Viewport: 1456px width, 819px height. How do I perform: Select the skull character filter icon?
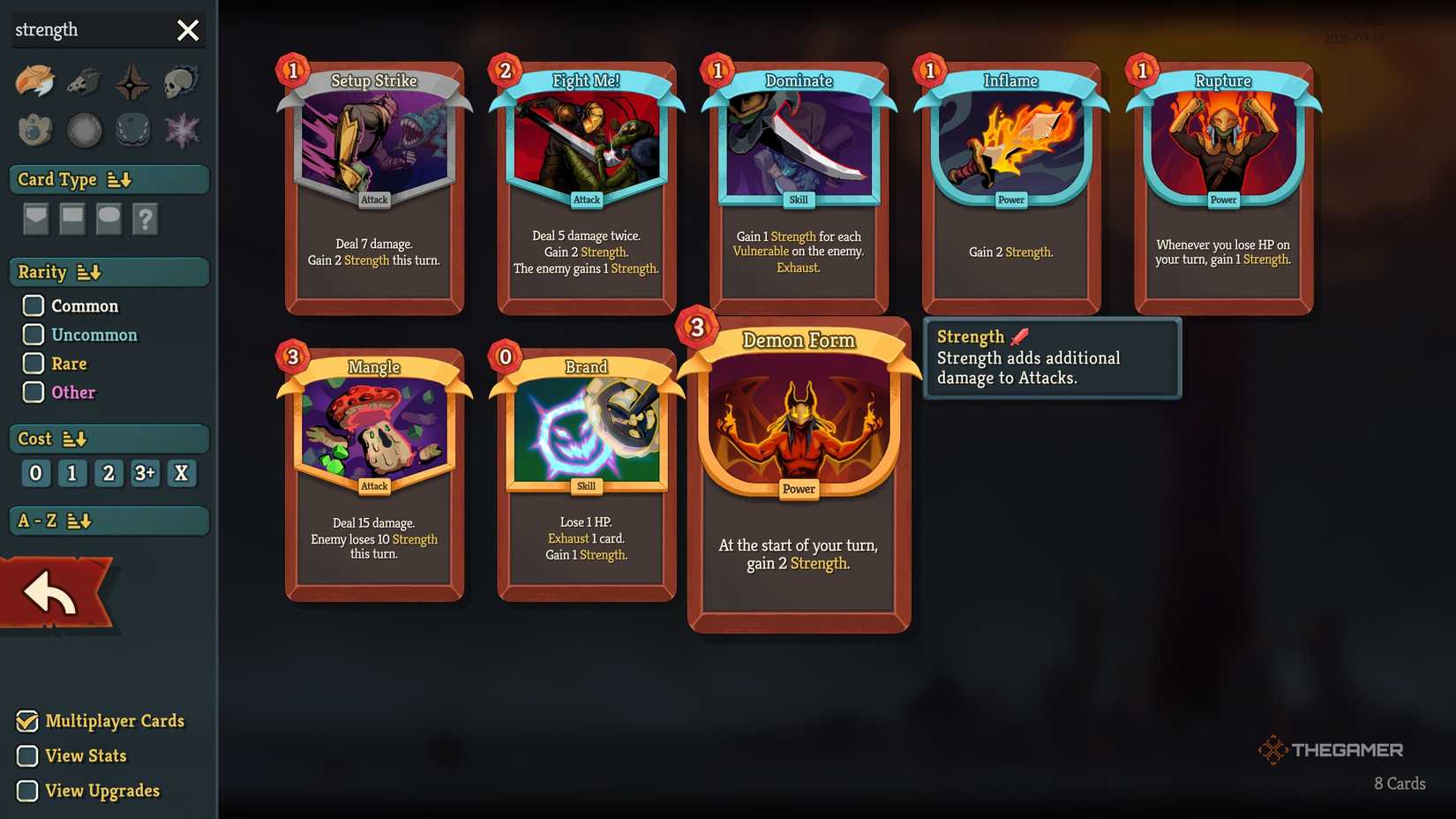click(181, 80)
